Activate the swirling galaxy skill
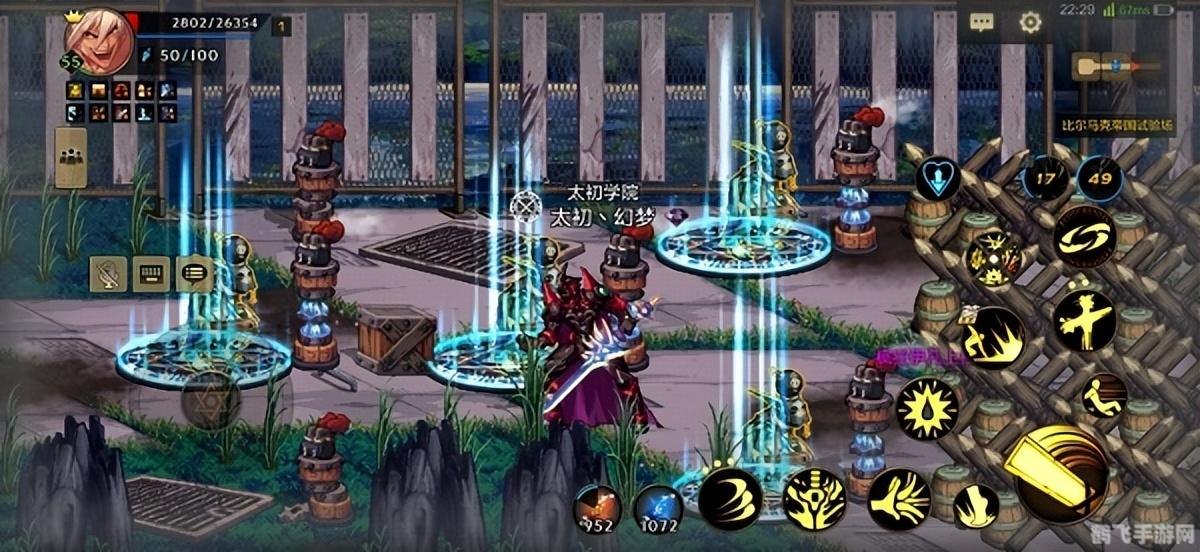This screenshot has height=552, width=1200. pos(1084,236)
